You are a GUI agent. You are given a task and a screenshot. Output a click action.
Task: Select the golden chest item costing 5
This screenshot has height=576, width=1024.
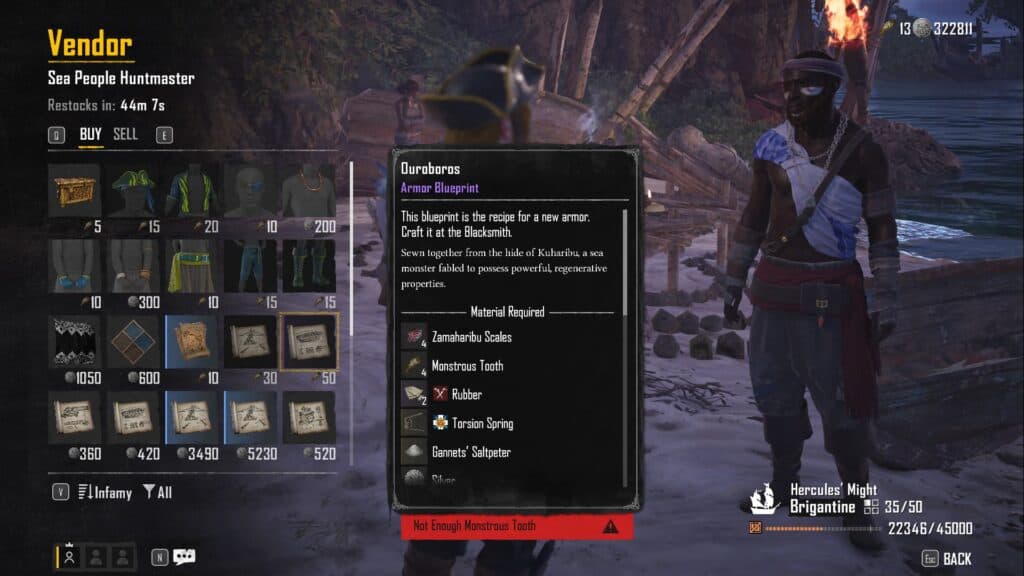point(74,191)
